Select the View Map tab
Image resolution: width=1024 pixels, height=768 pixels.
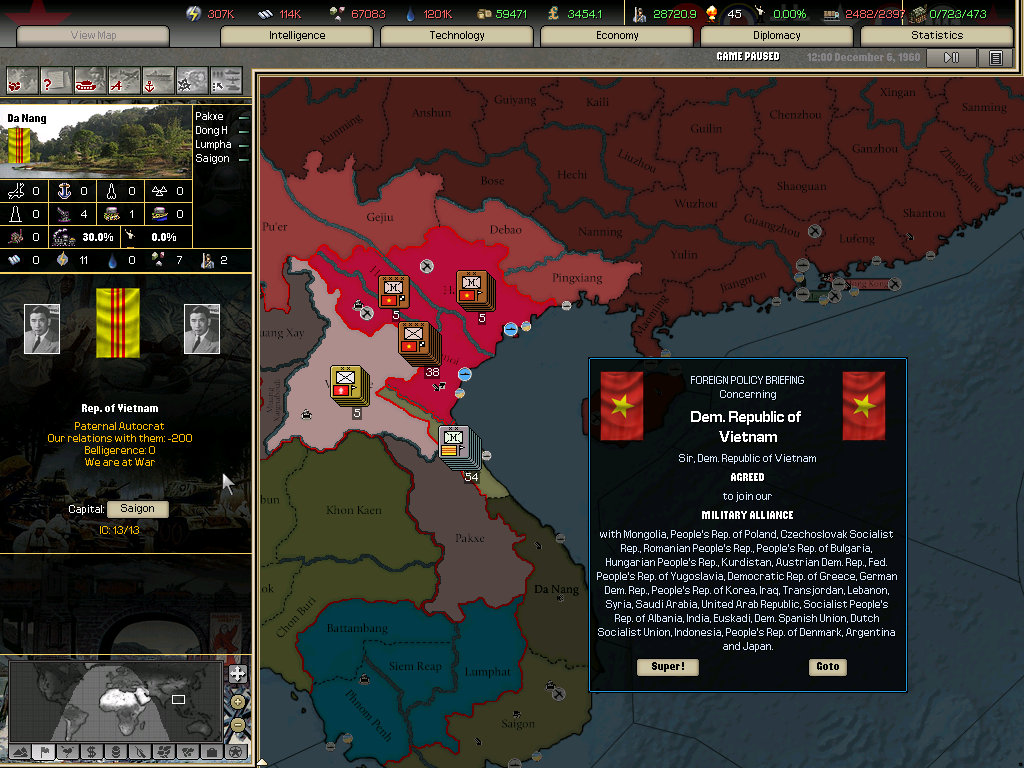[x=94, y=36]
